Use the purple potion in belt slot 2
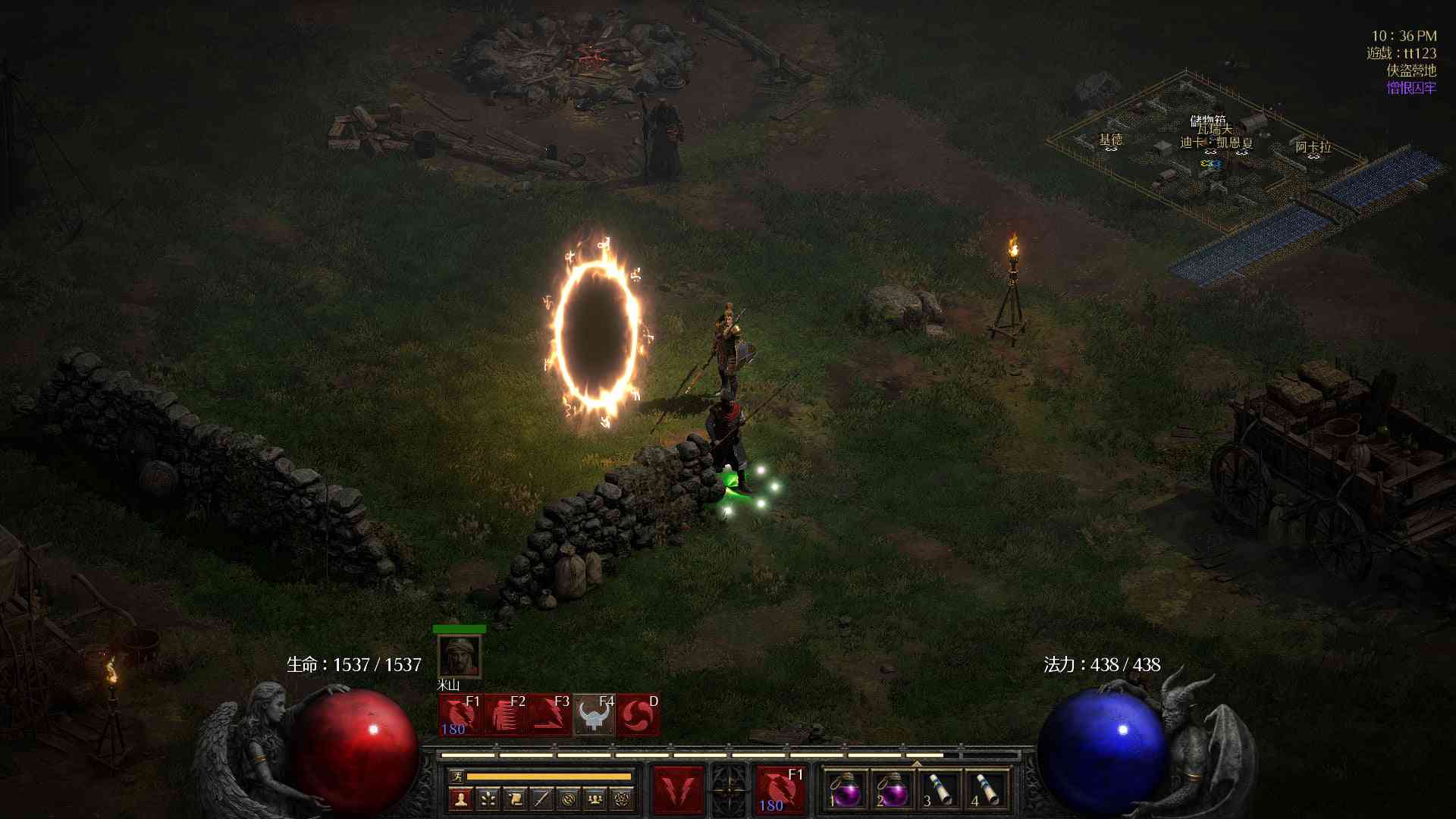The image size is (1456, 819). (x=893, y=791)
